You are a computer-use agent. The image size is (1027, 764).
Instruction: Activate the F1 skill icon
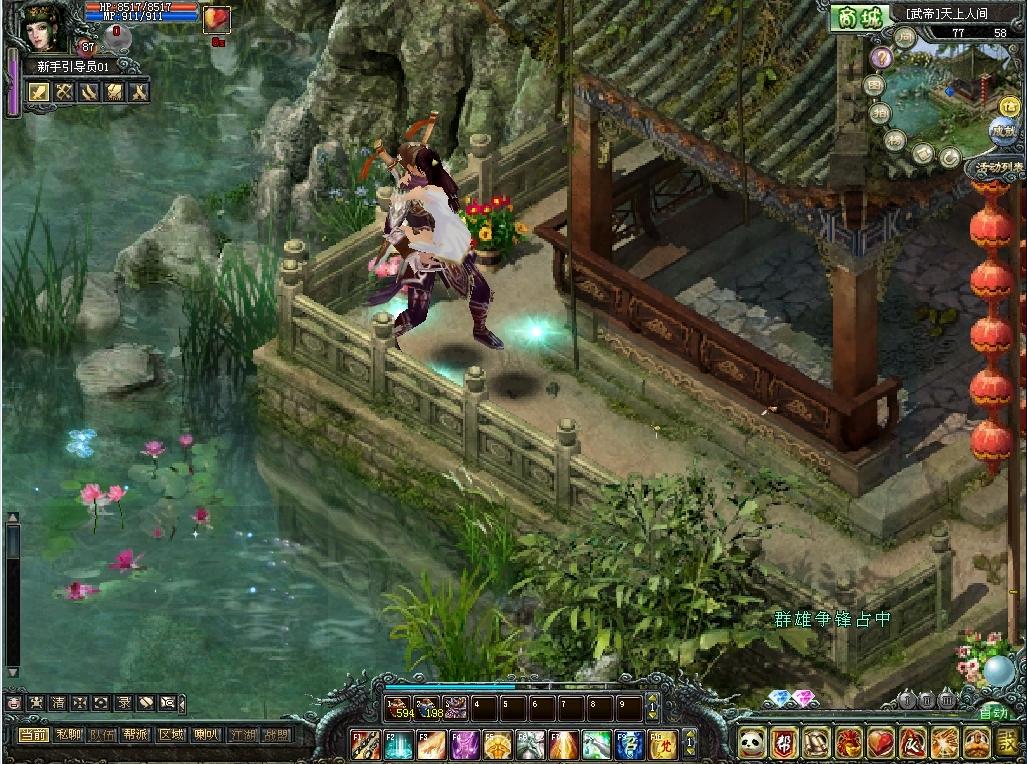tap(366, 745)
